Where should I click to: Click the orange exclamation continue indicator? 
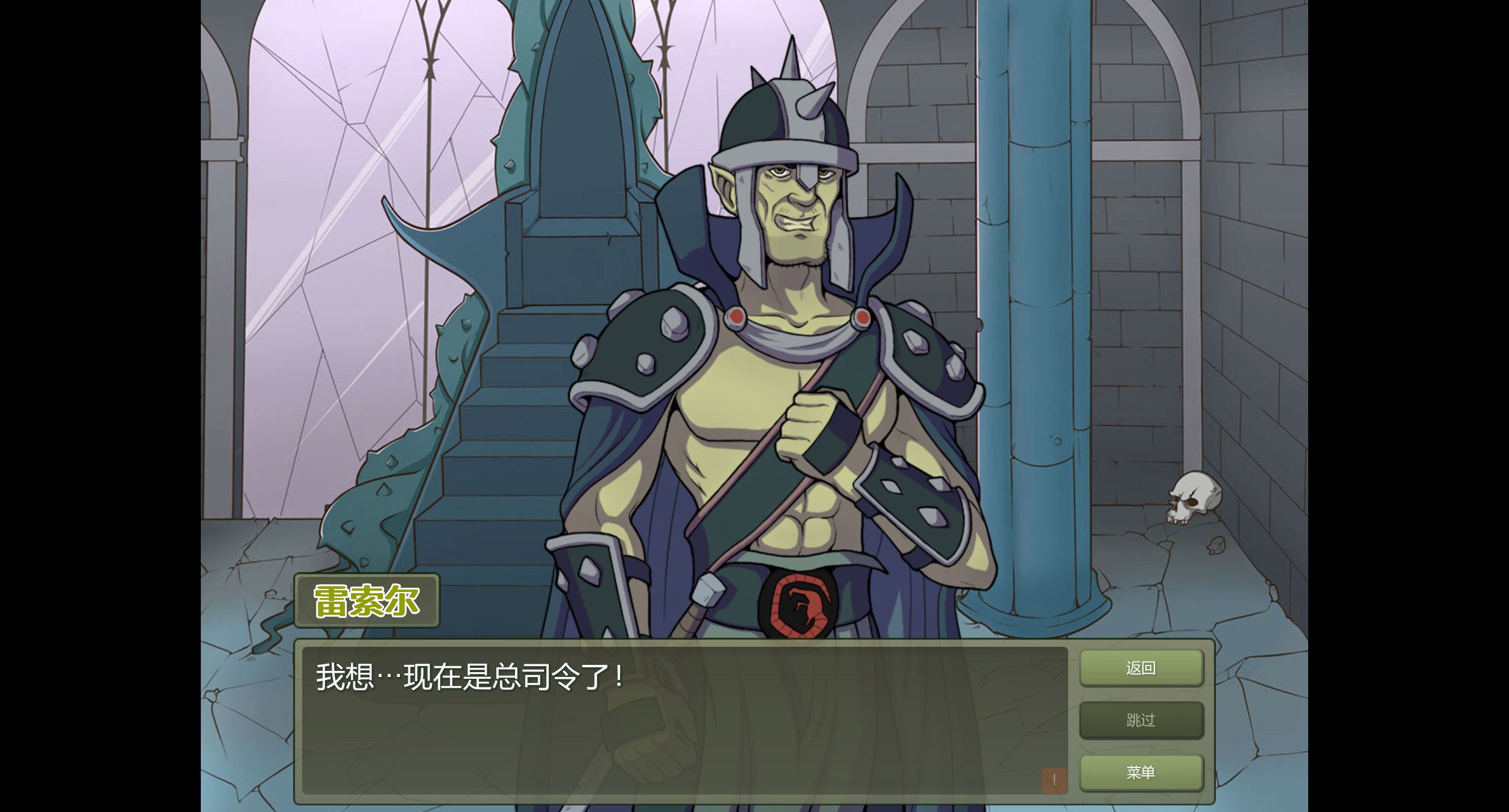(x=1054, y=780)
